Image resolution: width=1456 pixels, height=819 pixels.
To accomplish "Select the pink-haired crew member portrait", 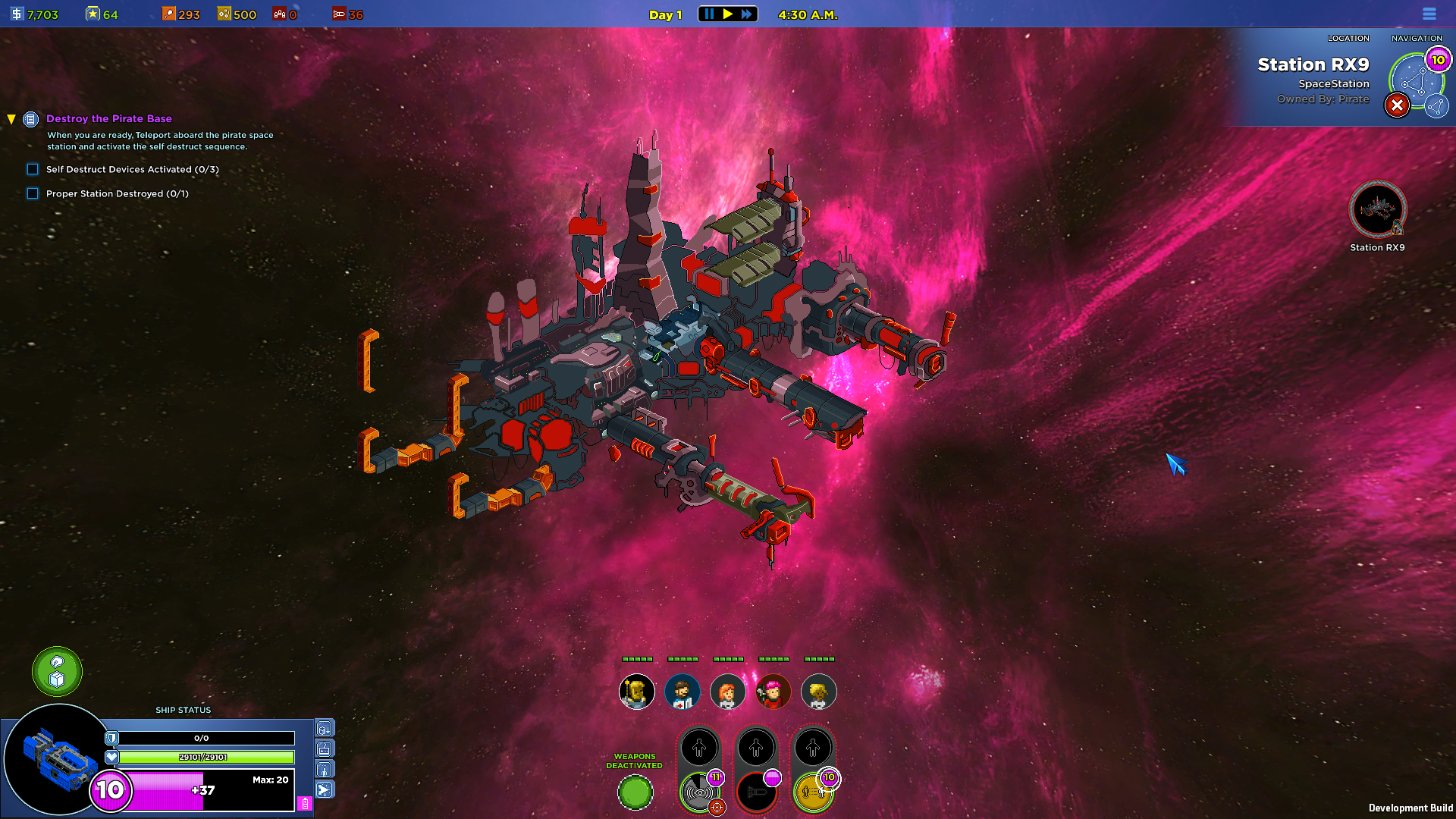I will [773, 692].
